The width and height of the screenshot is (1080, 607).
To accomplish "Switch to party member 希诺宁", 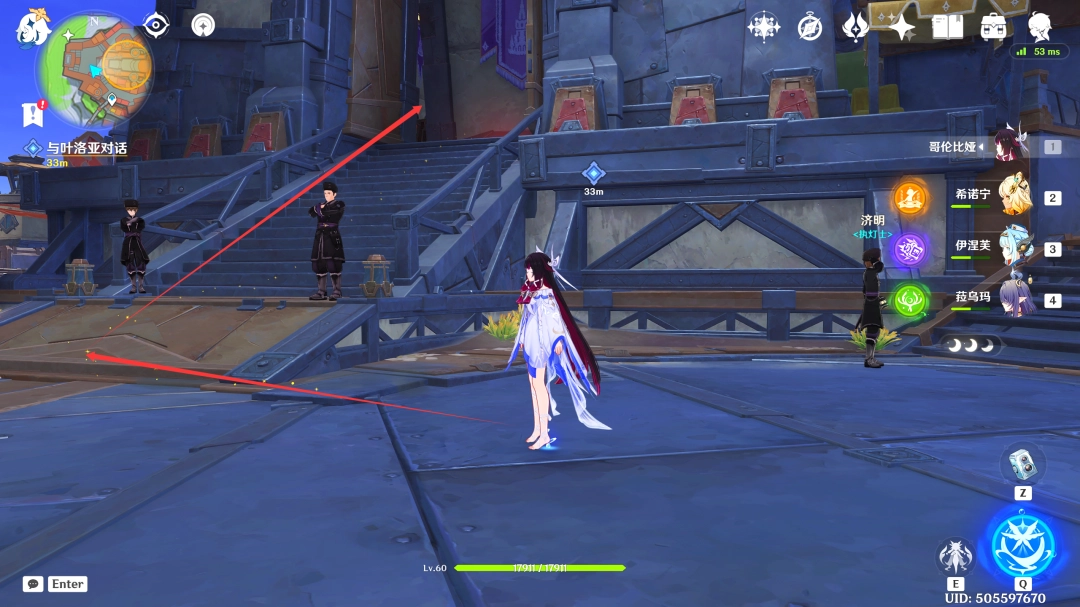I will coord(1014,195).
